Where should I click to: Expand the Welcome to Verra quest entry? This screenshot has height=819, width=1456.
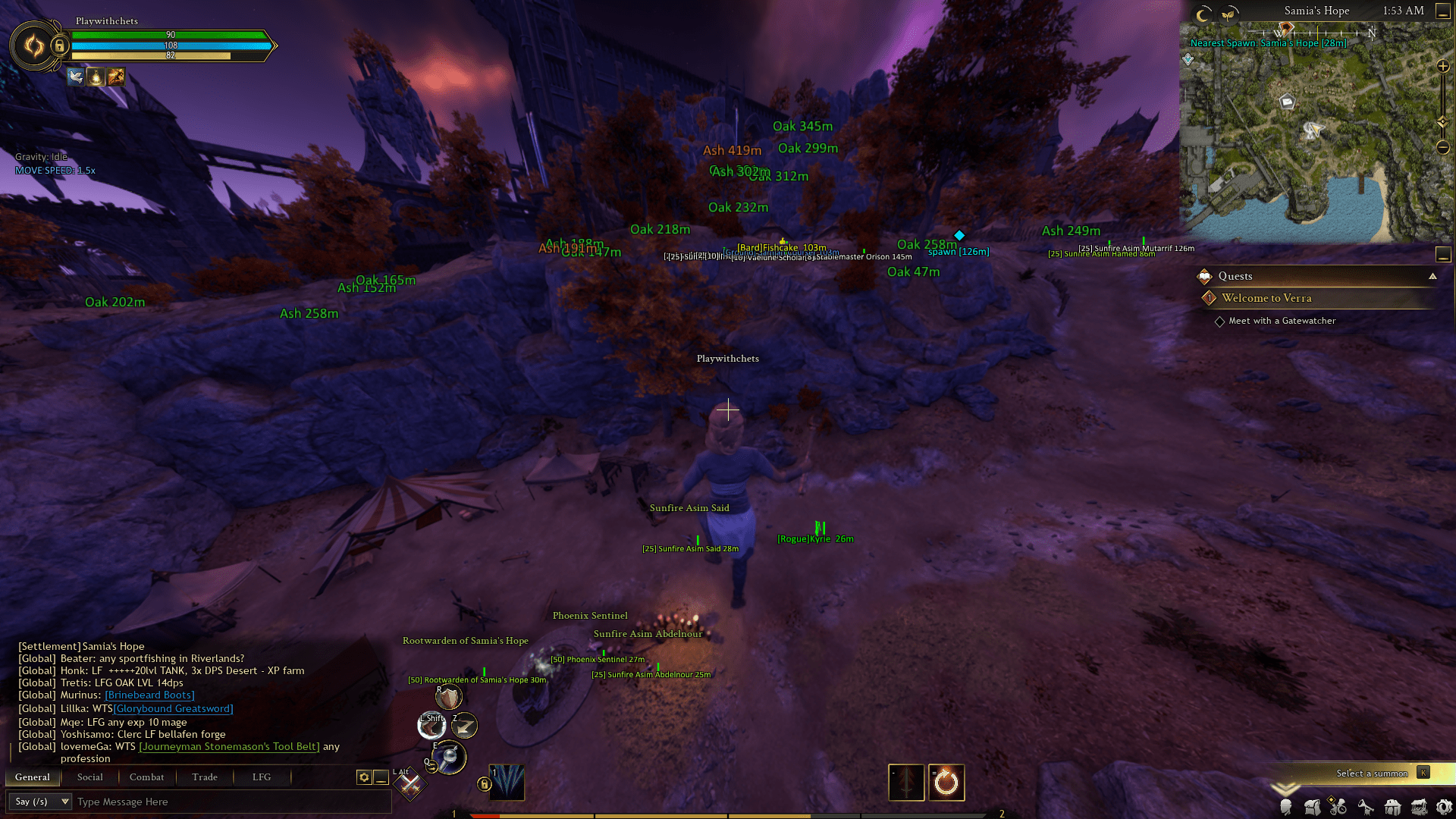(x=1266, y=298)
